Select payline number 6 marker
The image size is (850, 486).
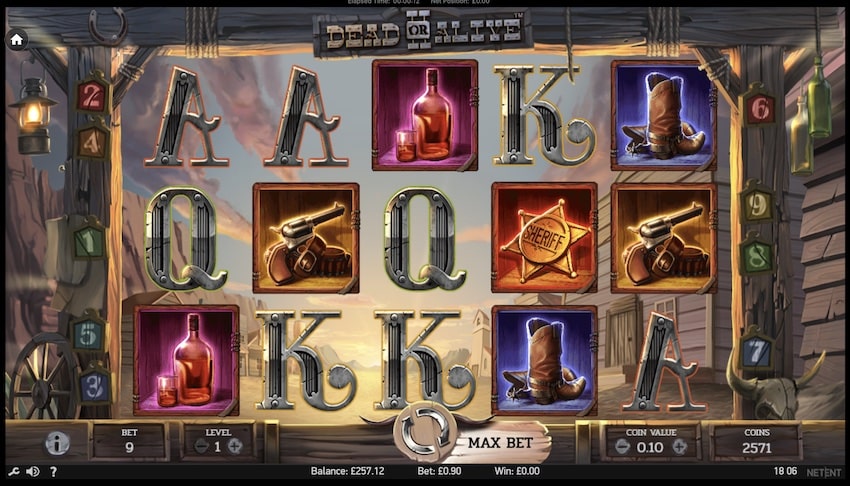tap(760, 107)
